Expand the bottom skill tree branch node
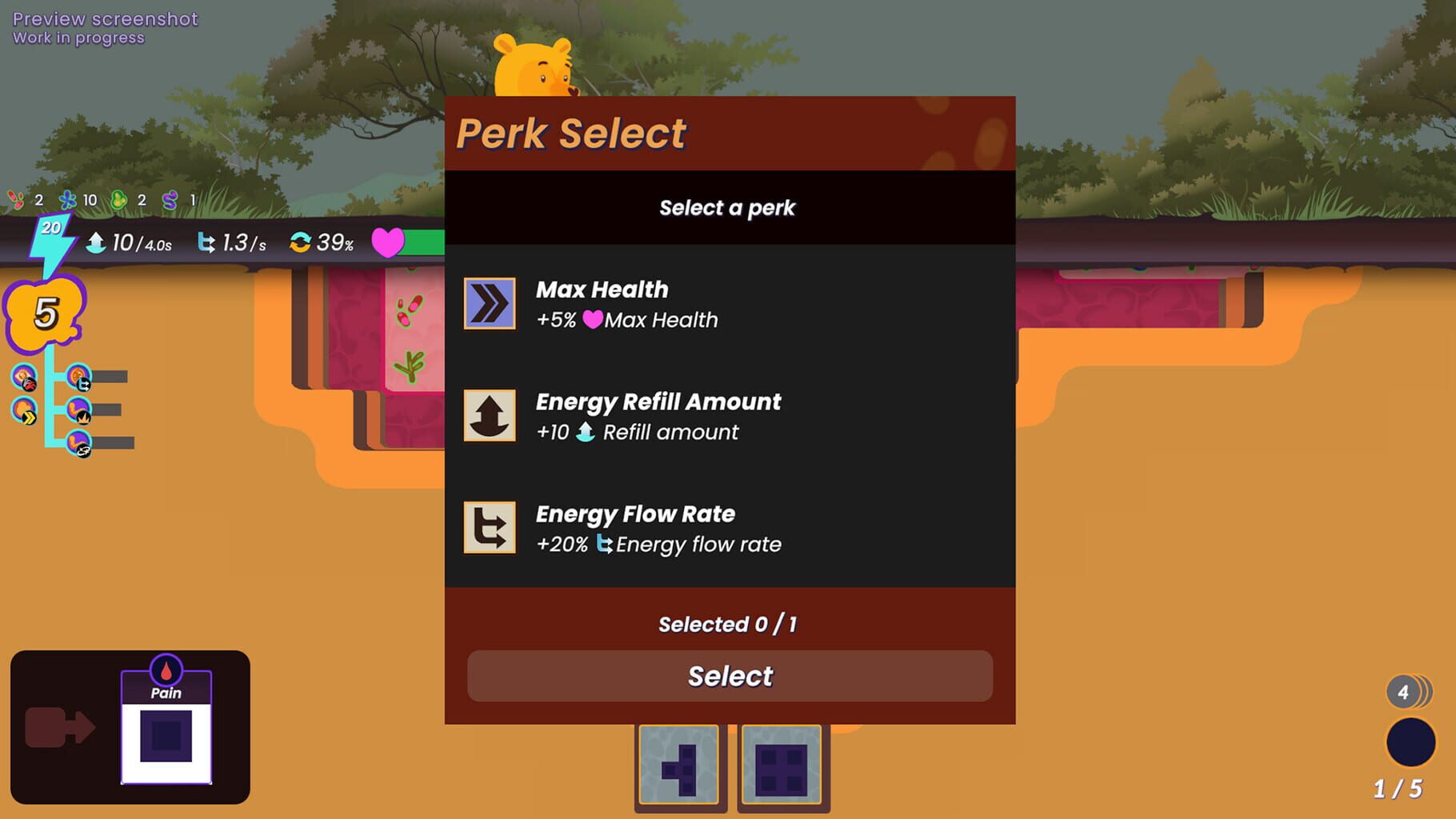1456x819 pixels. pos(80,442)
